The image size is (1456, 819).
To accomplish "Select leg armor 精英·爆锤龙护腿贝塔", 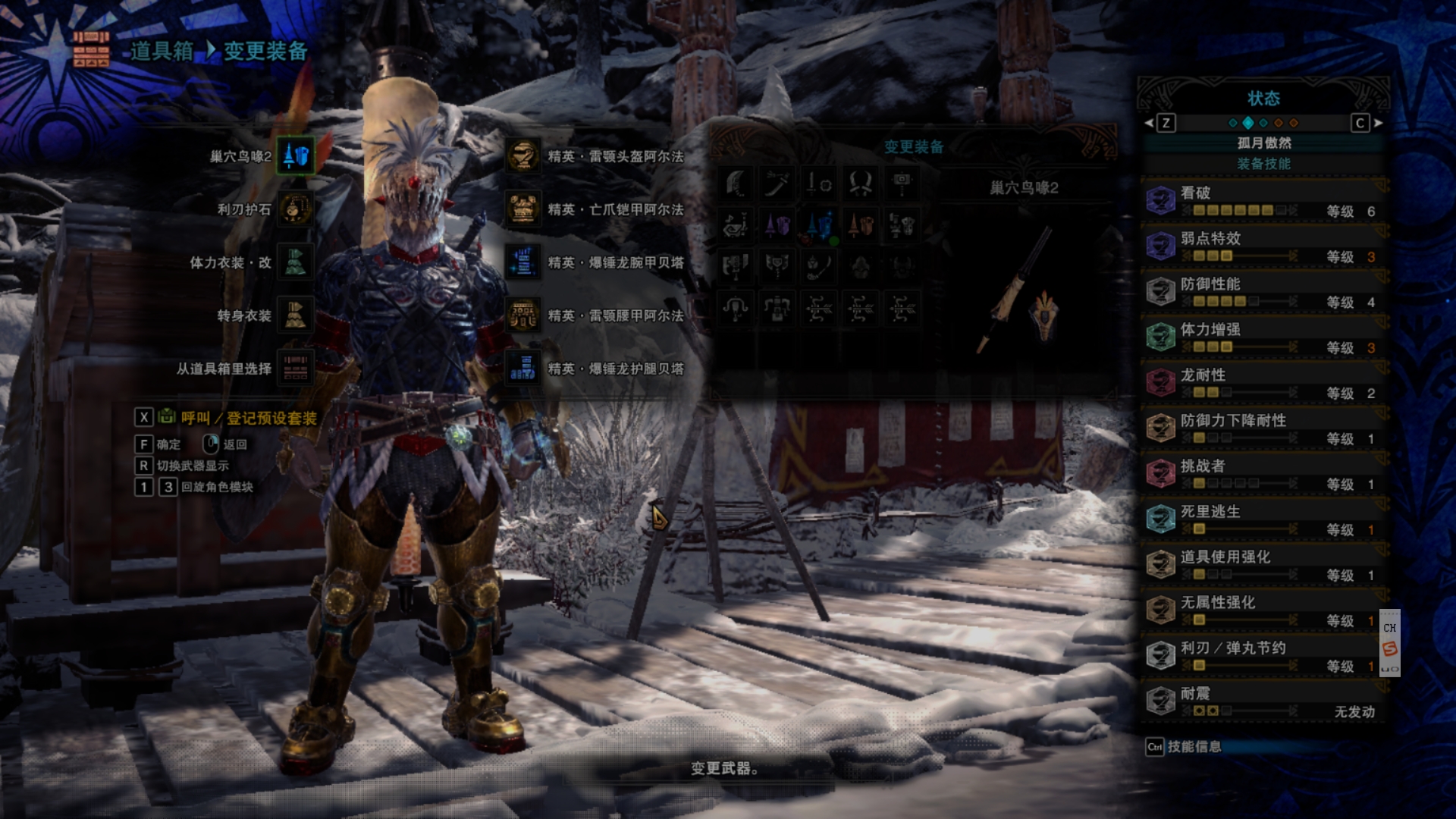I will coord(523,369).
